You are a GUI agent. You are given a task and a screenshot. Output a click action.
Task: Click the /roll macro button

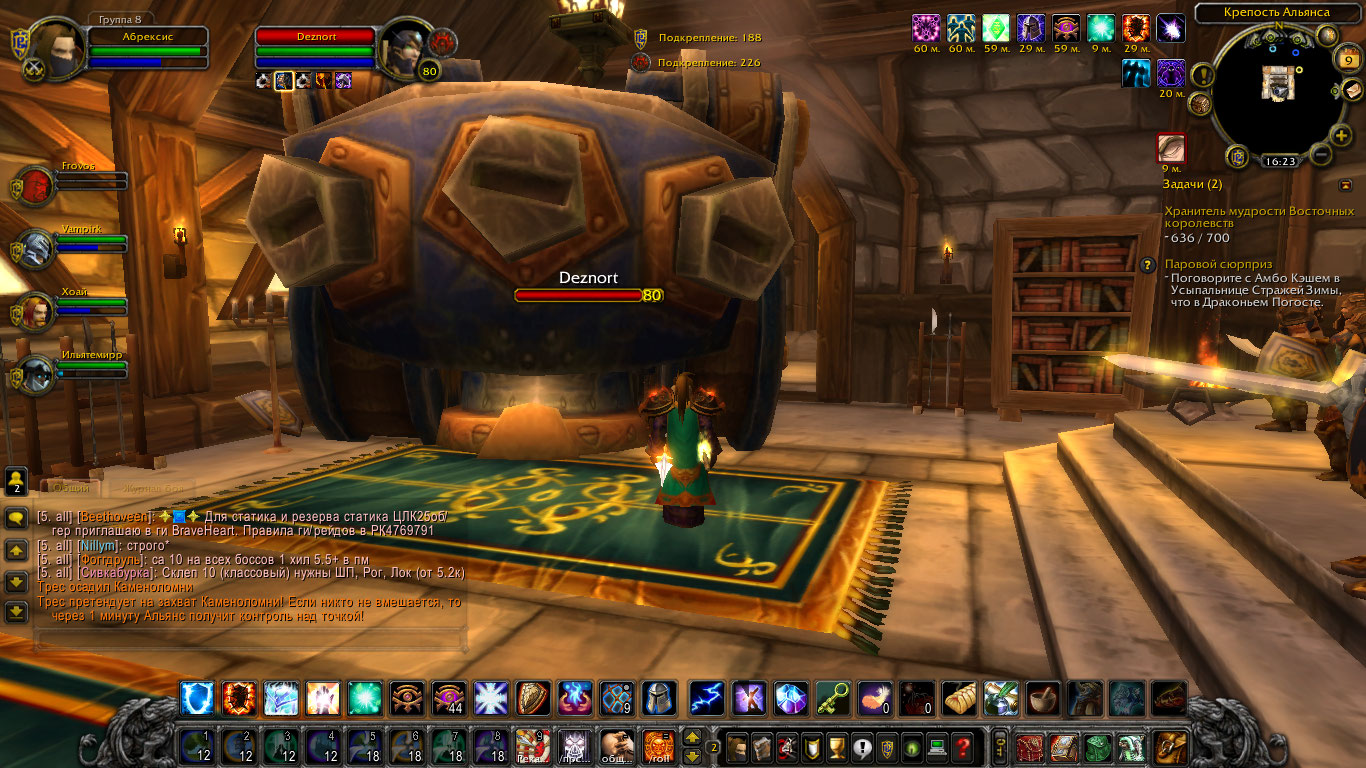659,746
